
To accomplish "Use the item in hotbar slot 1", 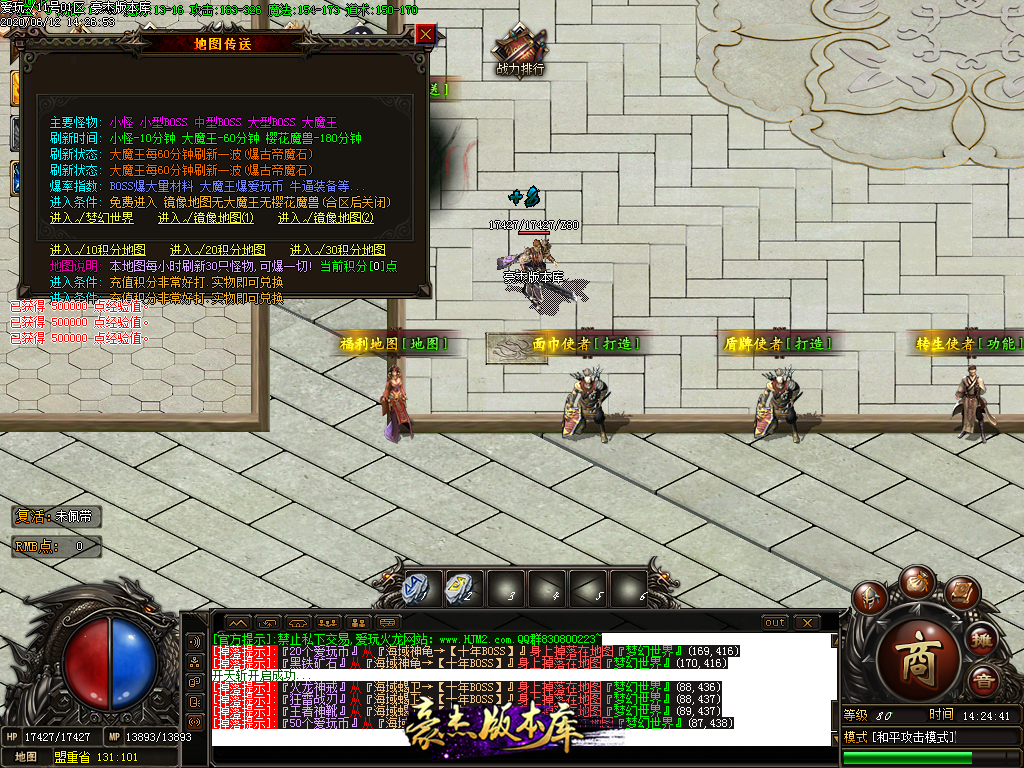I will coord(416,588).
